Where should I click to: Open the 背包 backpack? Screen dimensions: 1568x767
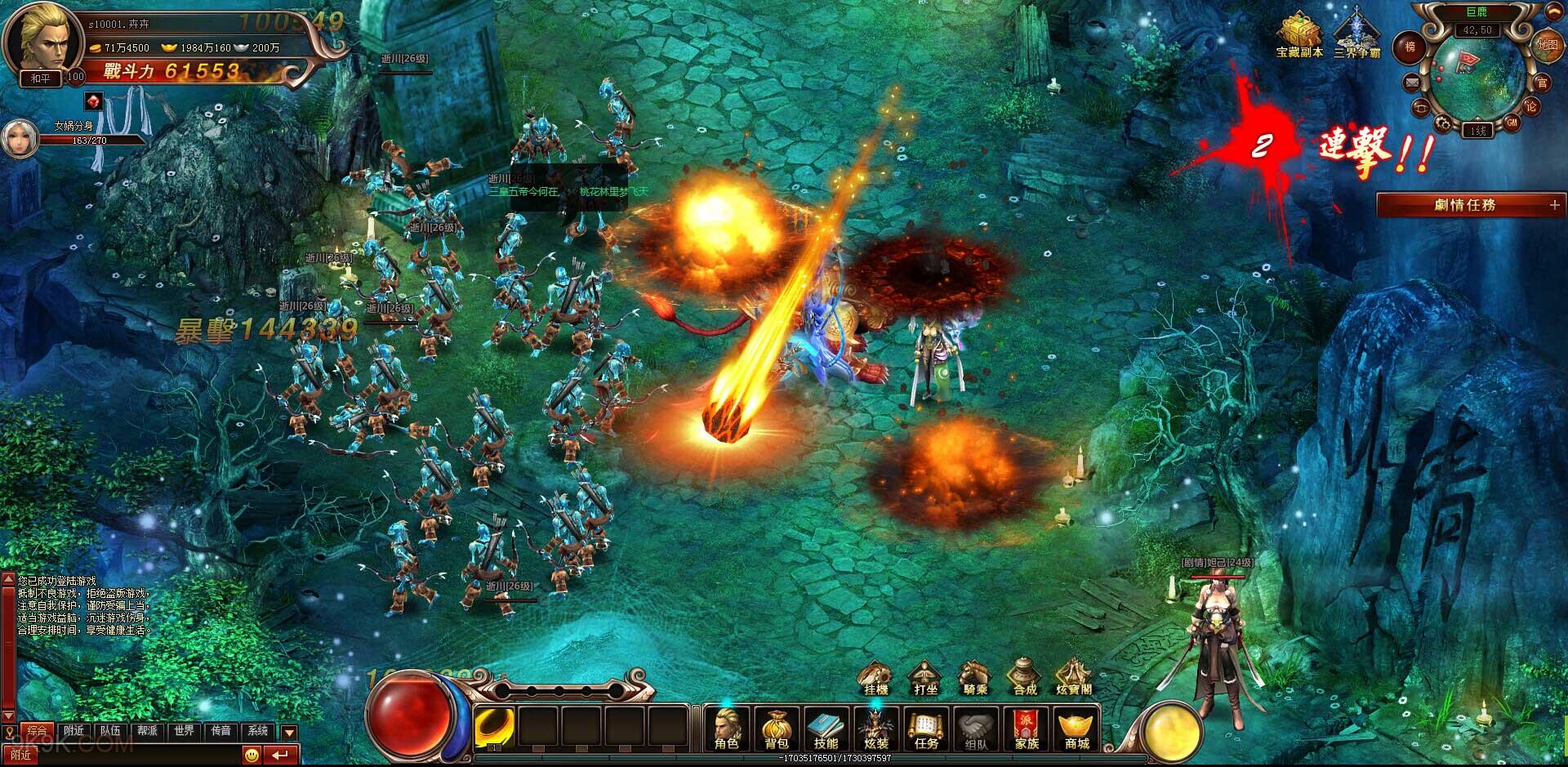[x=776, y=728]
